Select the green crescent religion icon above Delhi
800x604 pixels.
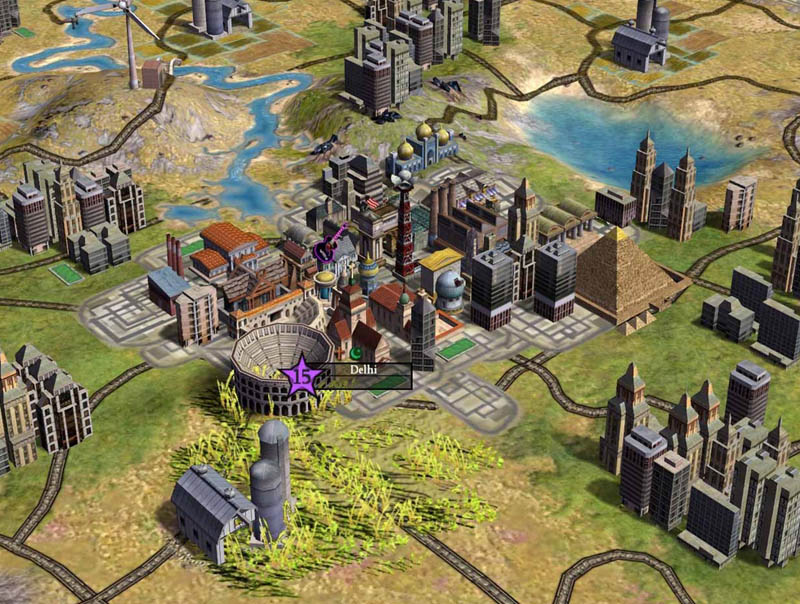point(354,353)
